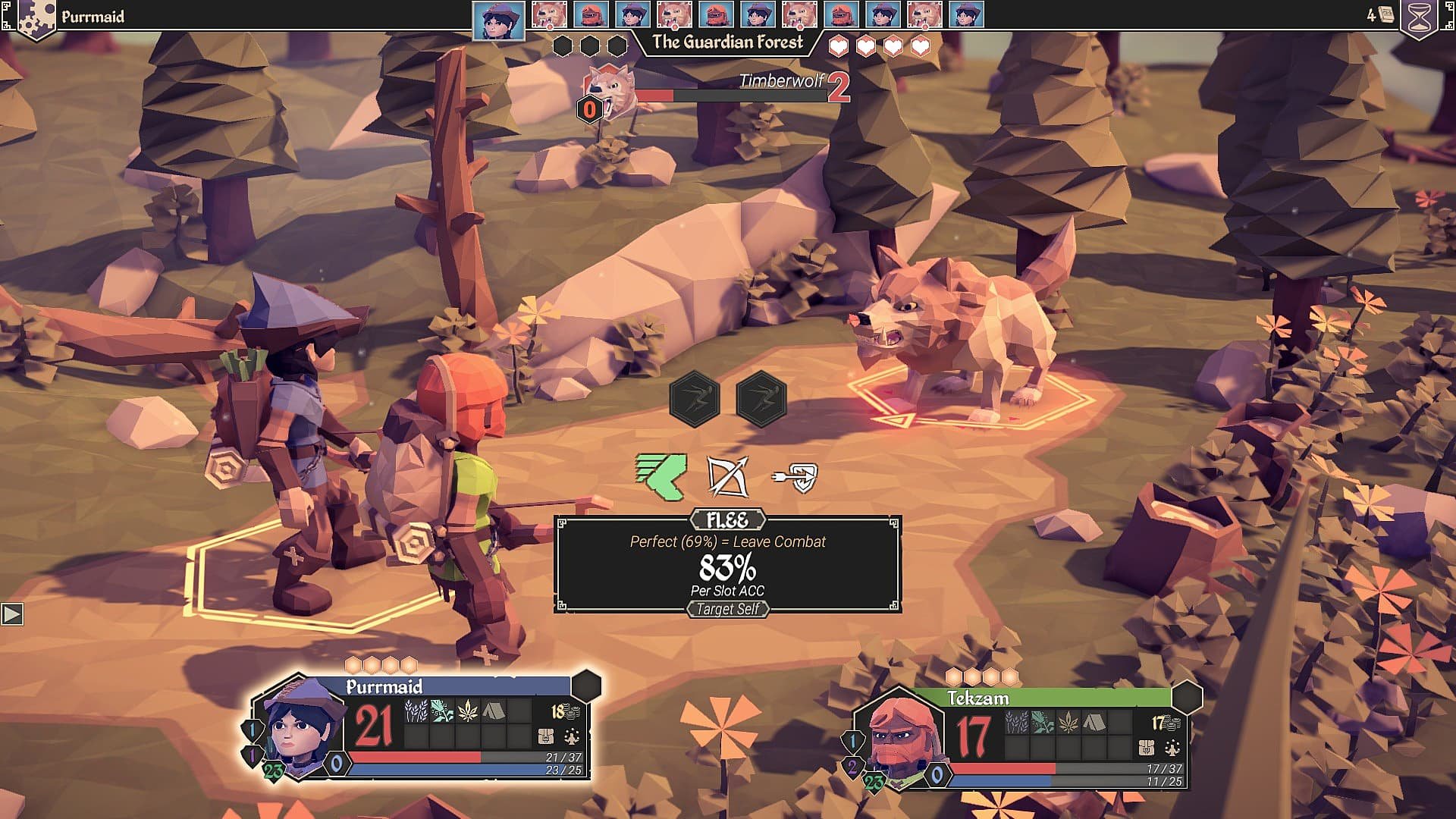Use the teal herb in Purrmaid's inventory

pos(441,711)
